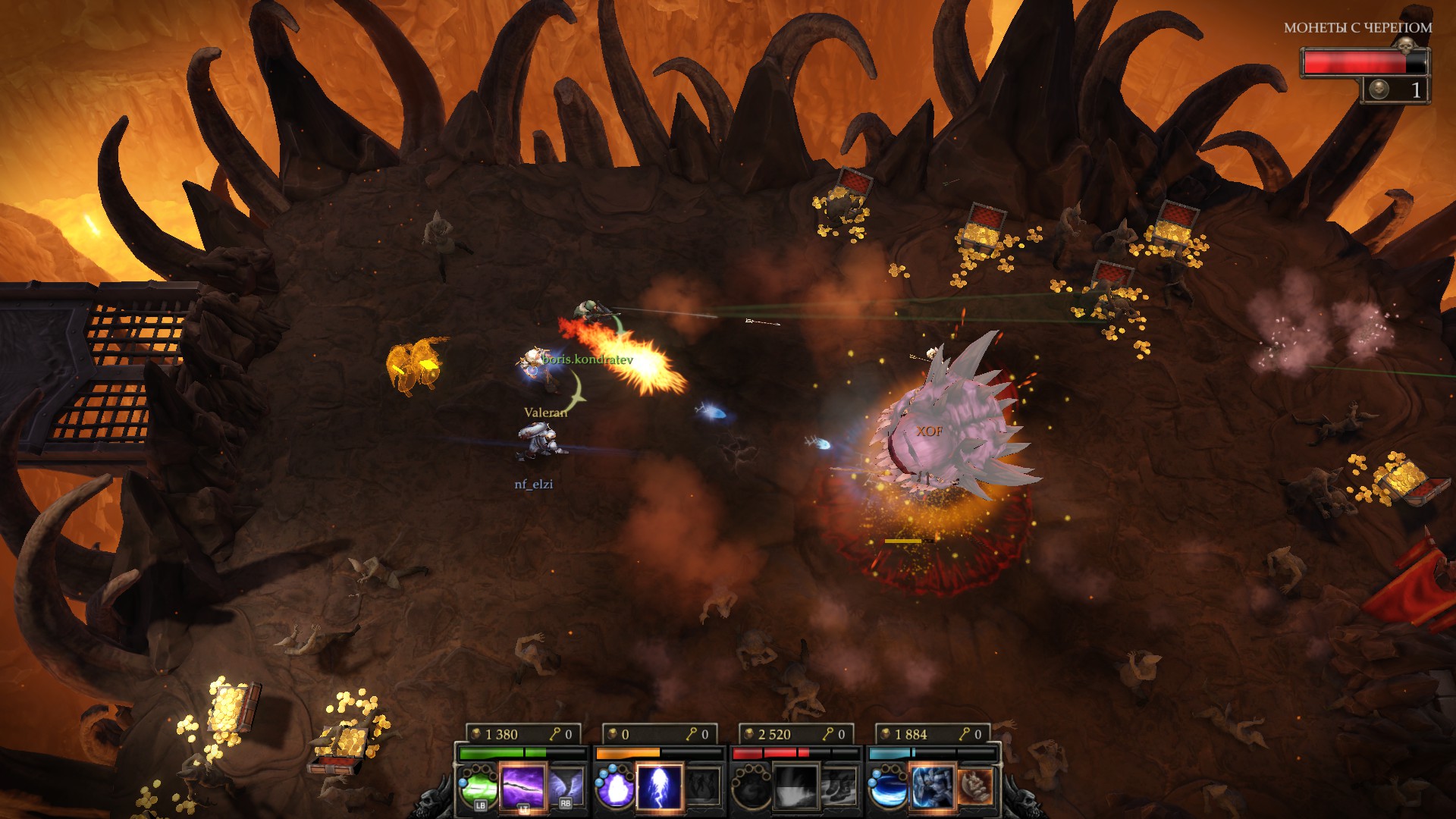This screenshot has height=819, width=1456.
Task: Click the empty dark relic orb
Action: click(752, 786)
